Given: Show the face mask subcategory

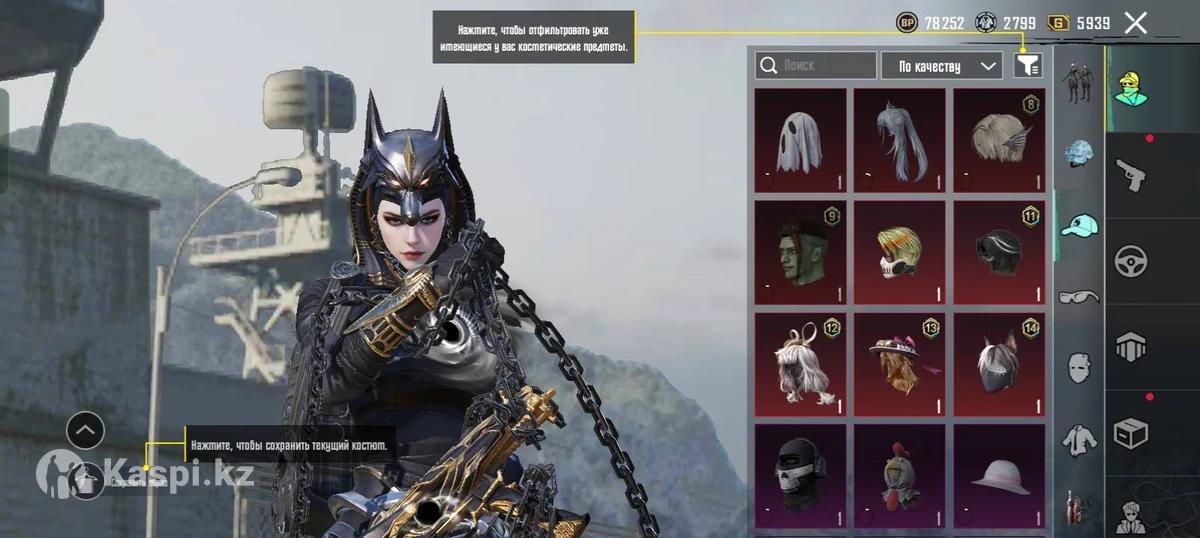Looking at the screenshot, I should 1079,366.
